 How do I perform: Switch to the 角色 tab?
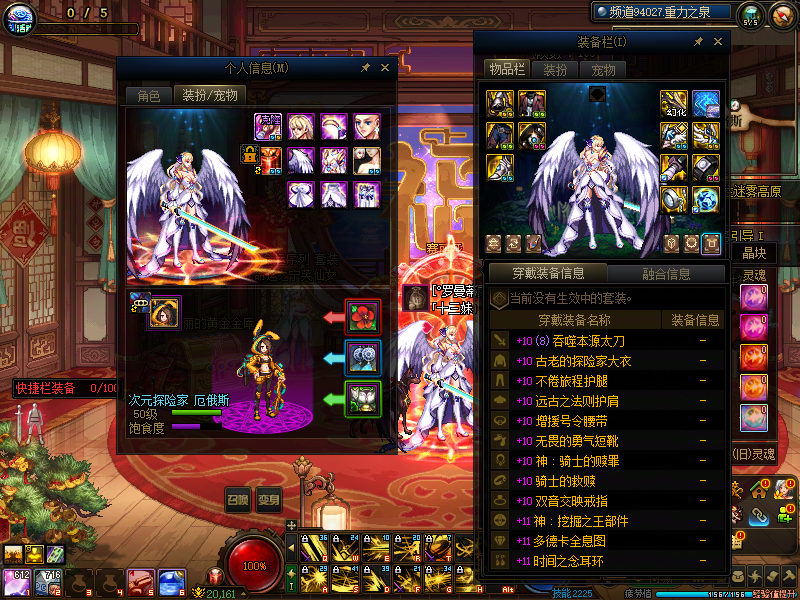tap(149, 96)
